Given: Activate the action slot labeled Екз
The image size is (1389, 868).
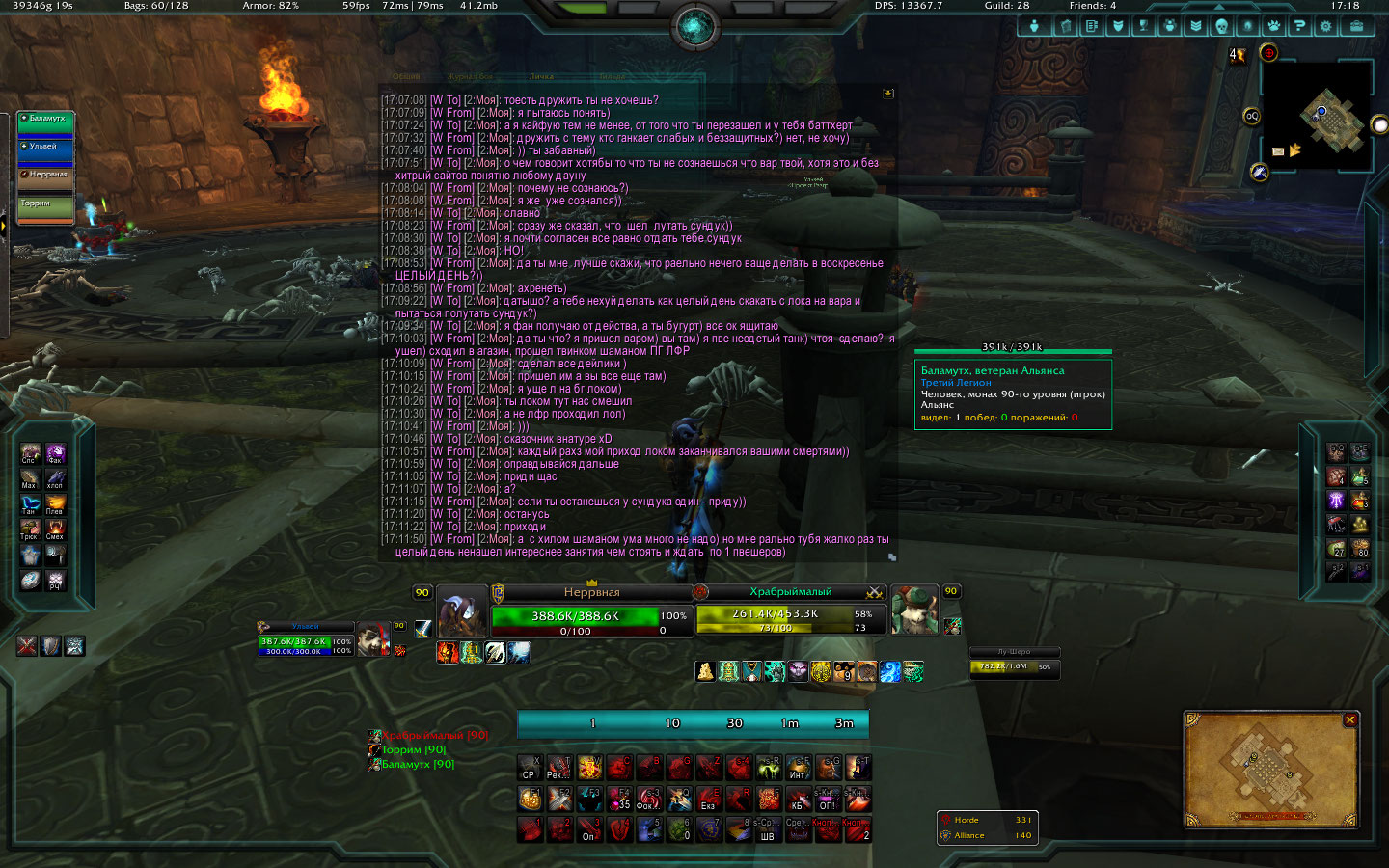Looking at the screenshot, I should 709,800.
